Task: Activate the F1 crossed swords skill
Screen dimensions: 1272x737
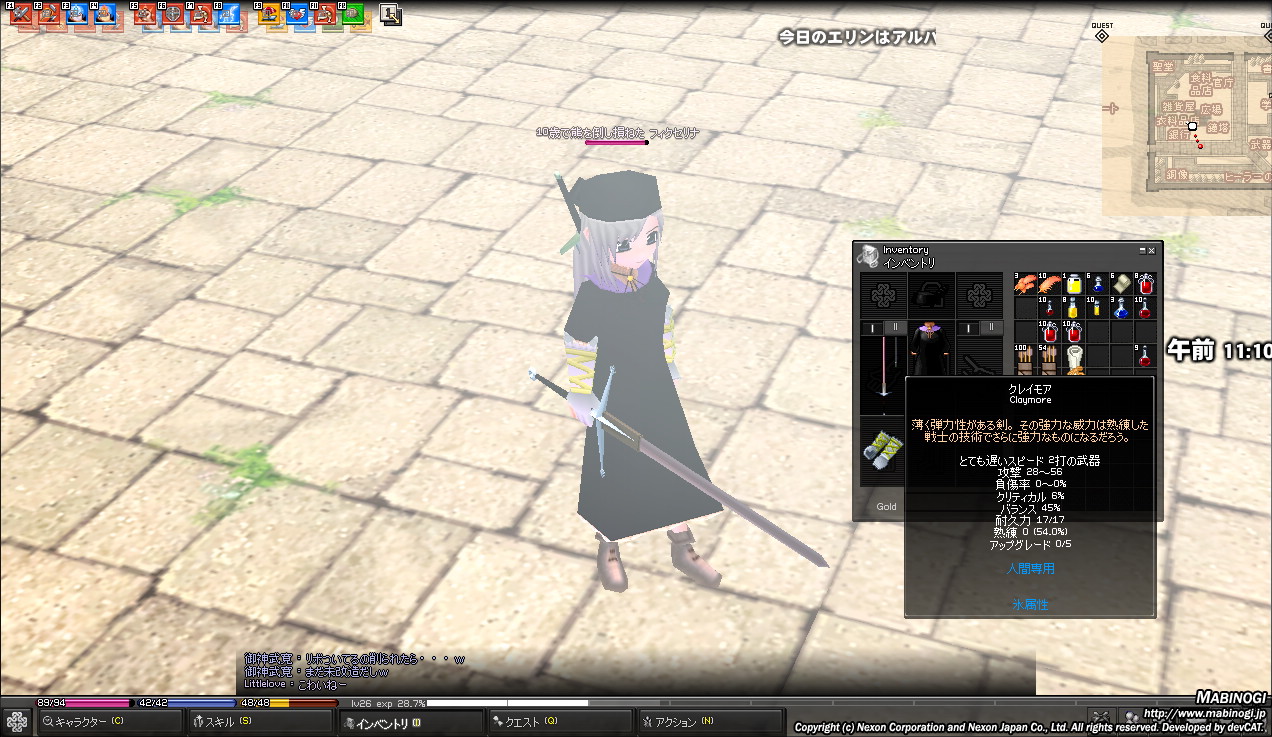Action: [x=22, y=15]
